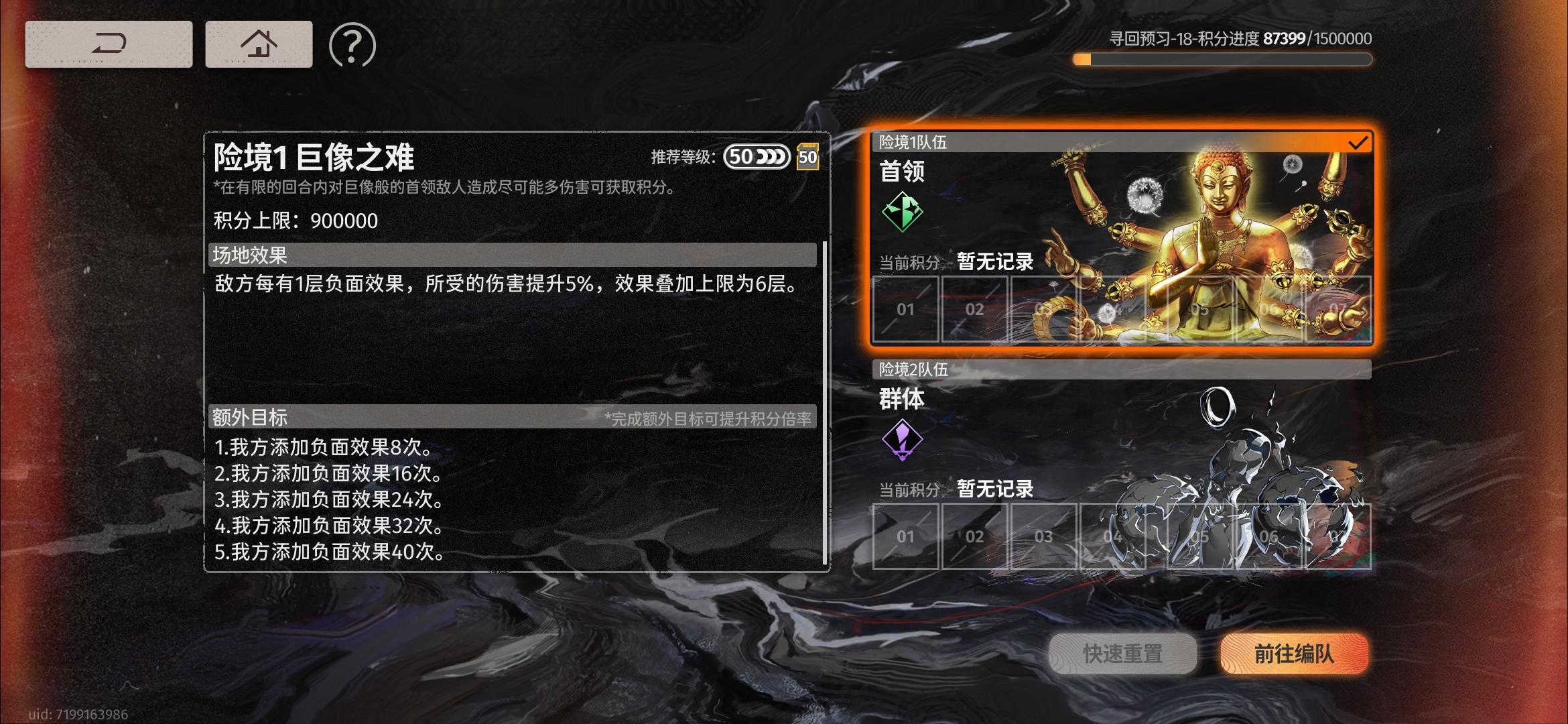Click the back arrow icon
Viewport: 1568px width, 724px height.
click(x=109, y=43)
